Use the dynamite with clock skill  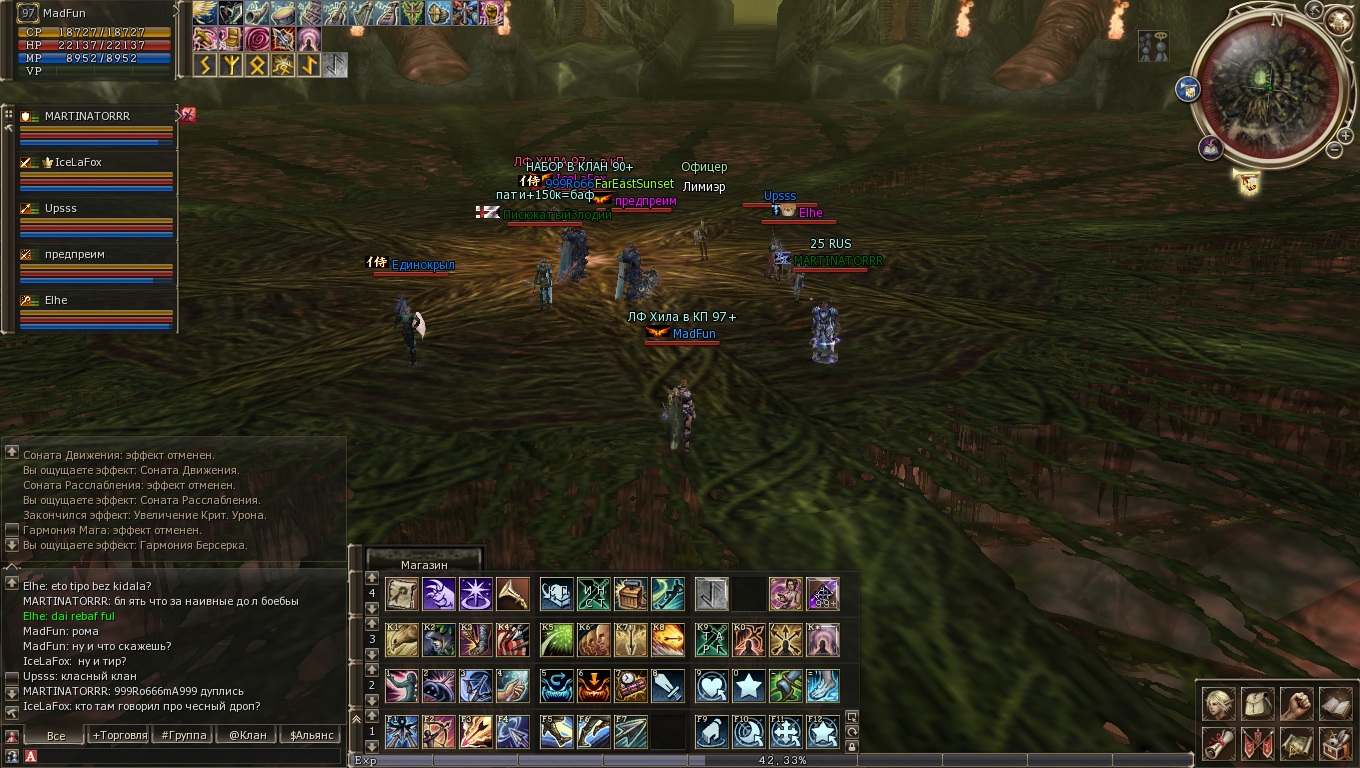[x=631, y=686]
